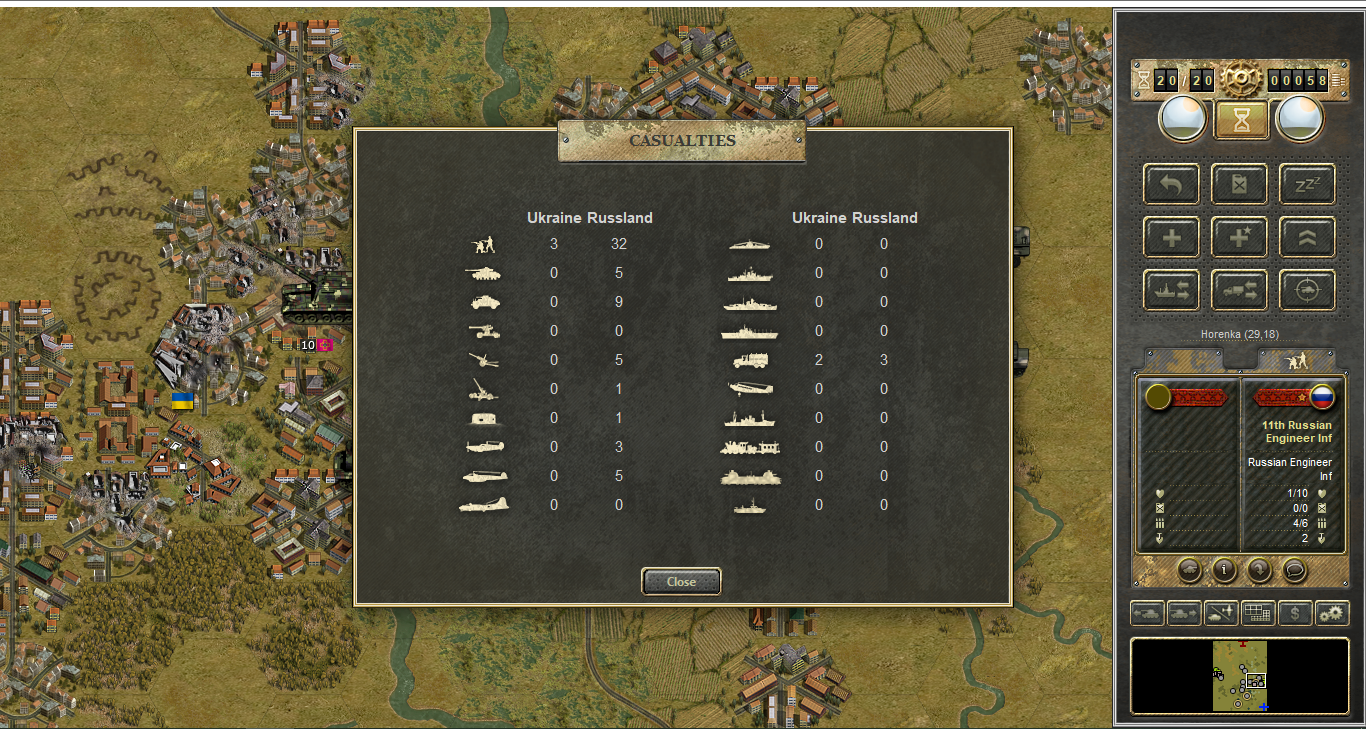Switch to the infantry unit tab
This screenshot has width=1366, height=729.
[x=1297, y=360]
